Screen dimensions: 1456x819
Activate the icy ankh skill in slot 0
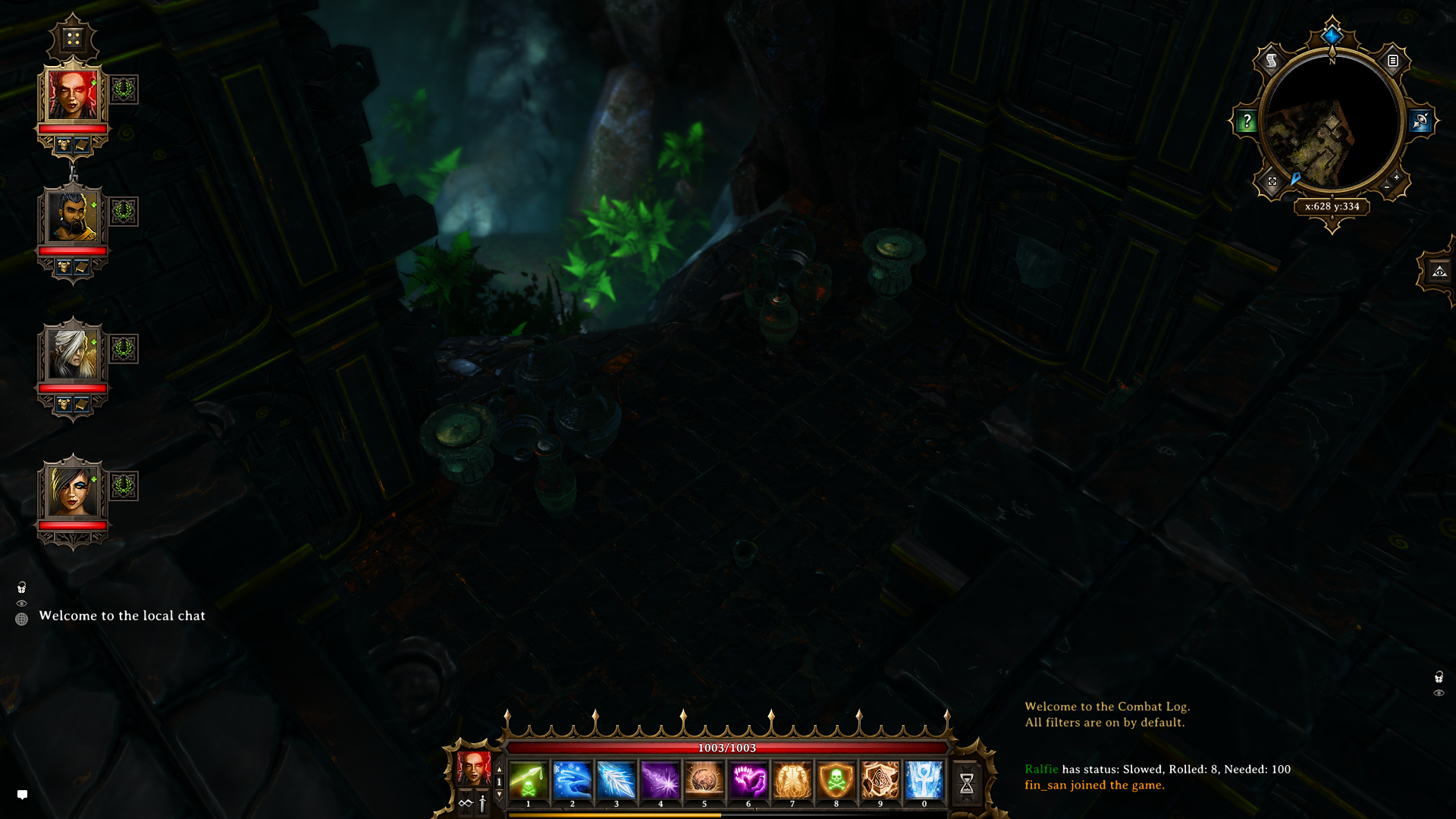point(924,780)
